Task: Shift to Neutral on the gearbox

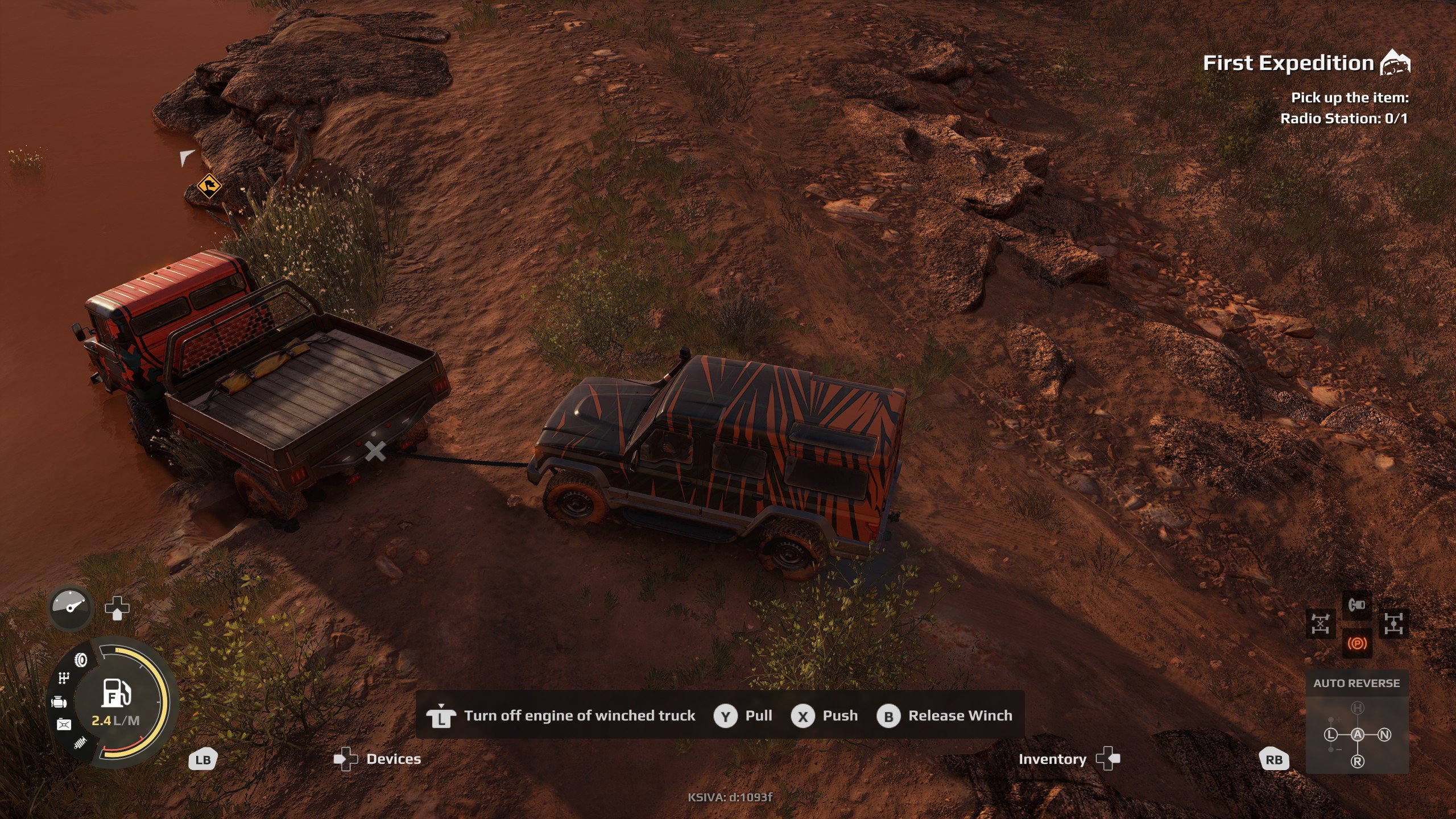Action: click(x=1384, y=734)
